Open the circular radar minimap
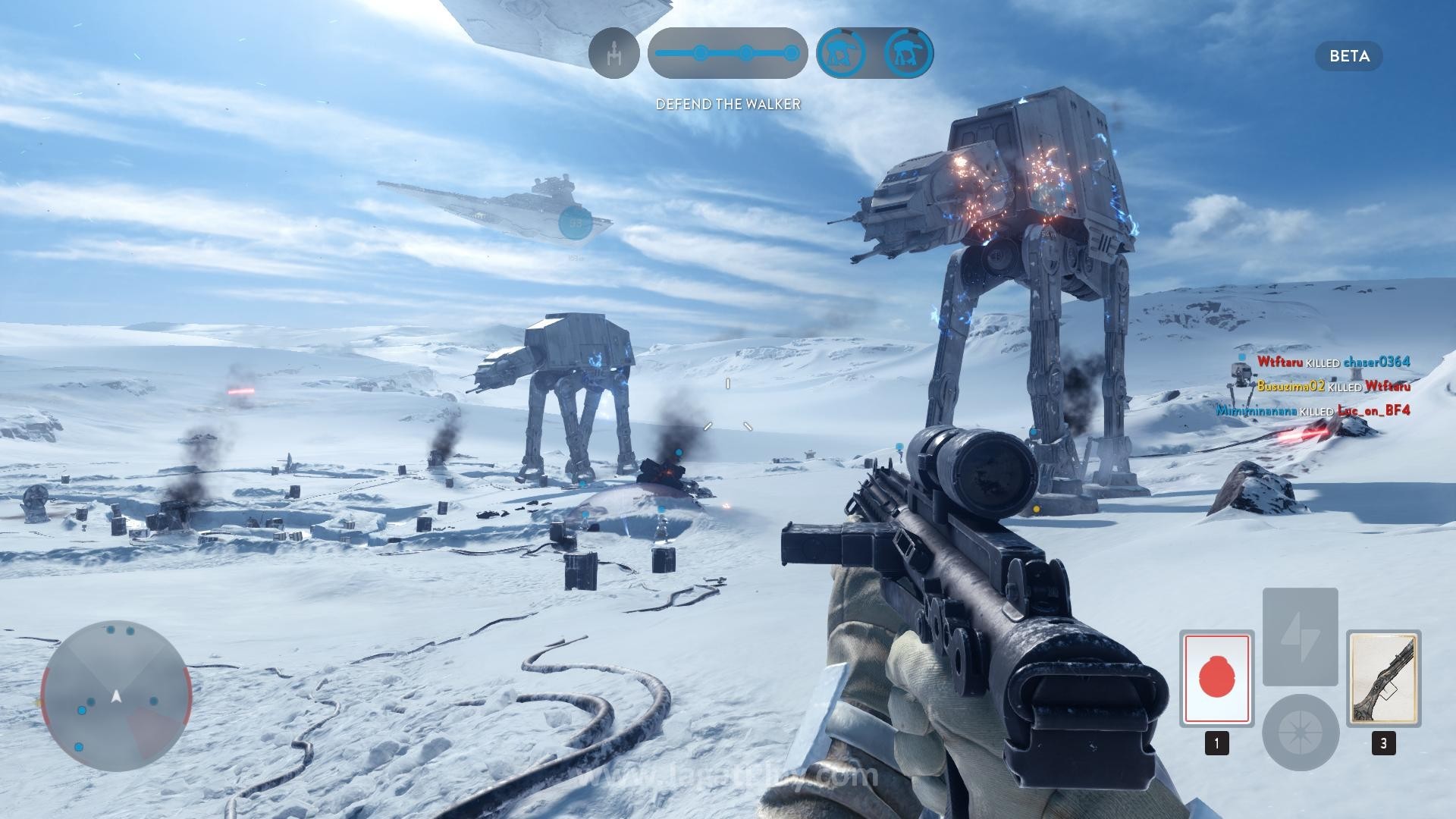1456x819 pixels. click(x=116, y=695)
